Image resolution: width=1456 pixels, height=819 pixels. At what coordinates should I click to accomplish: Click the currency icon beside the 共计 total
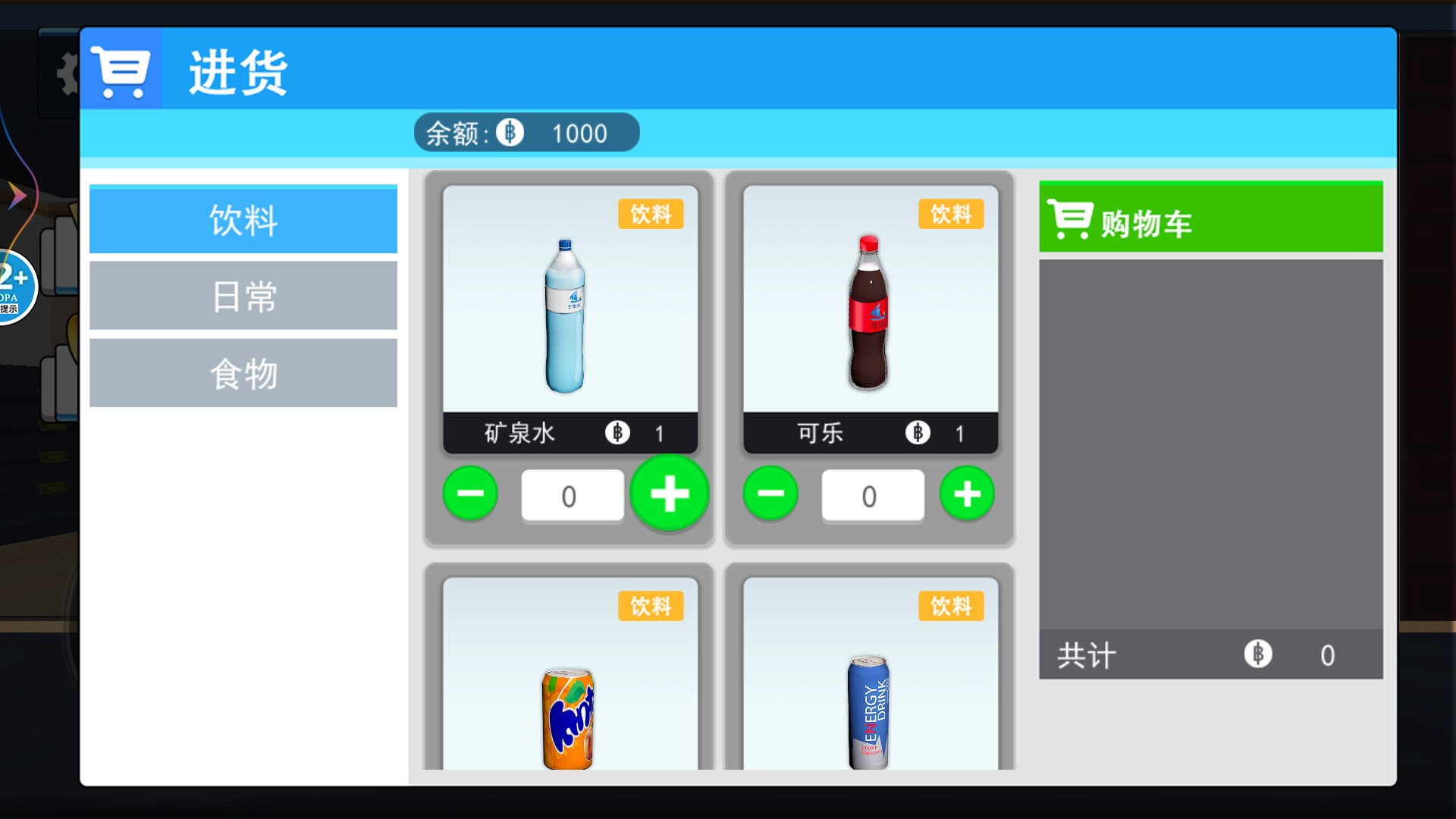point(1259,655)
